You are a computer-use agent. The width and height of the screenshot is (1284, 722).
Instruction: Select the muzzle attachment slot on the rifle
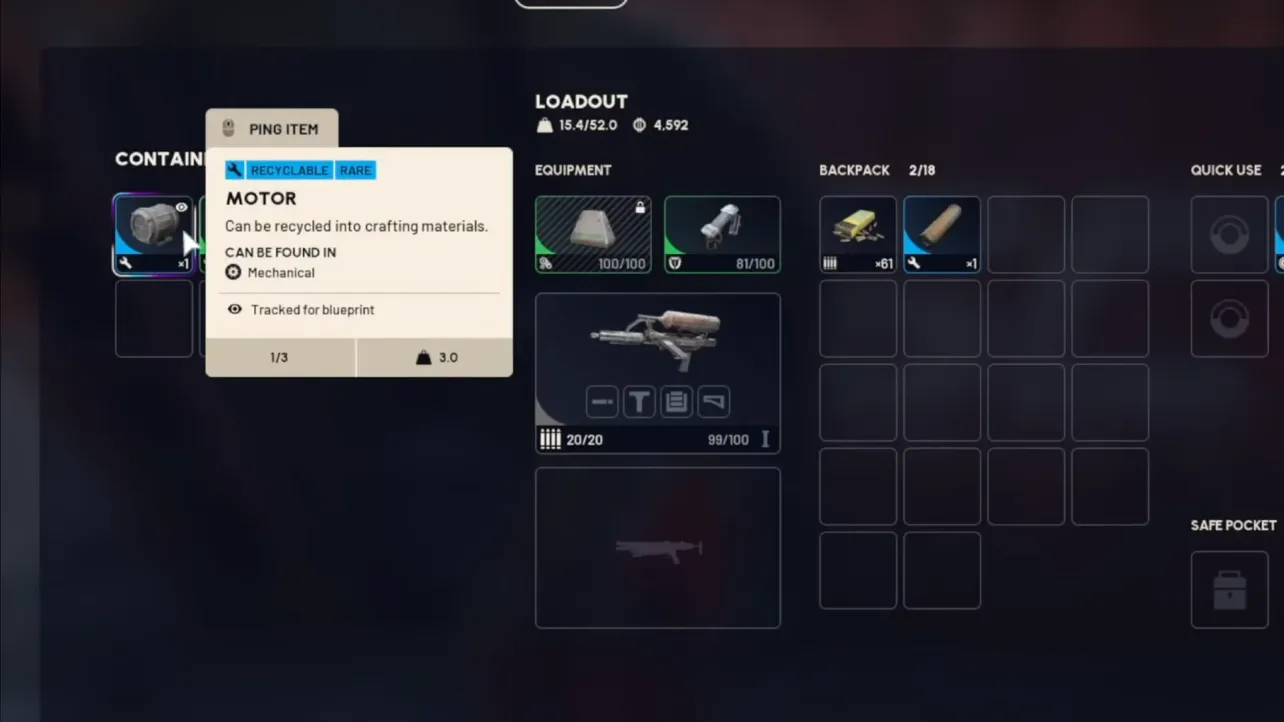click(x=602, y=401)
